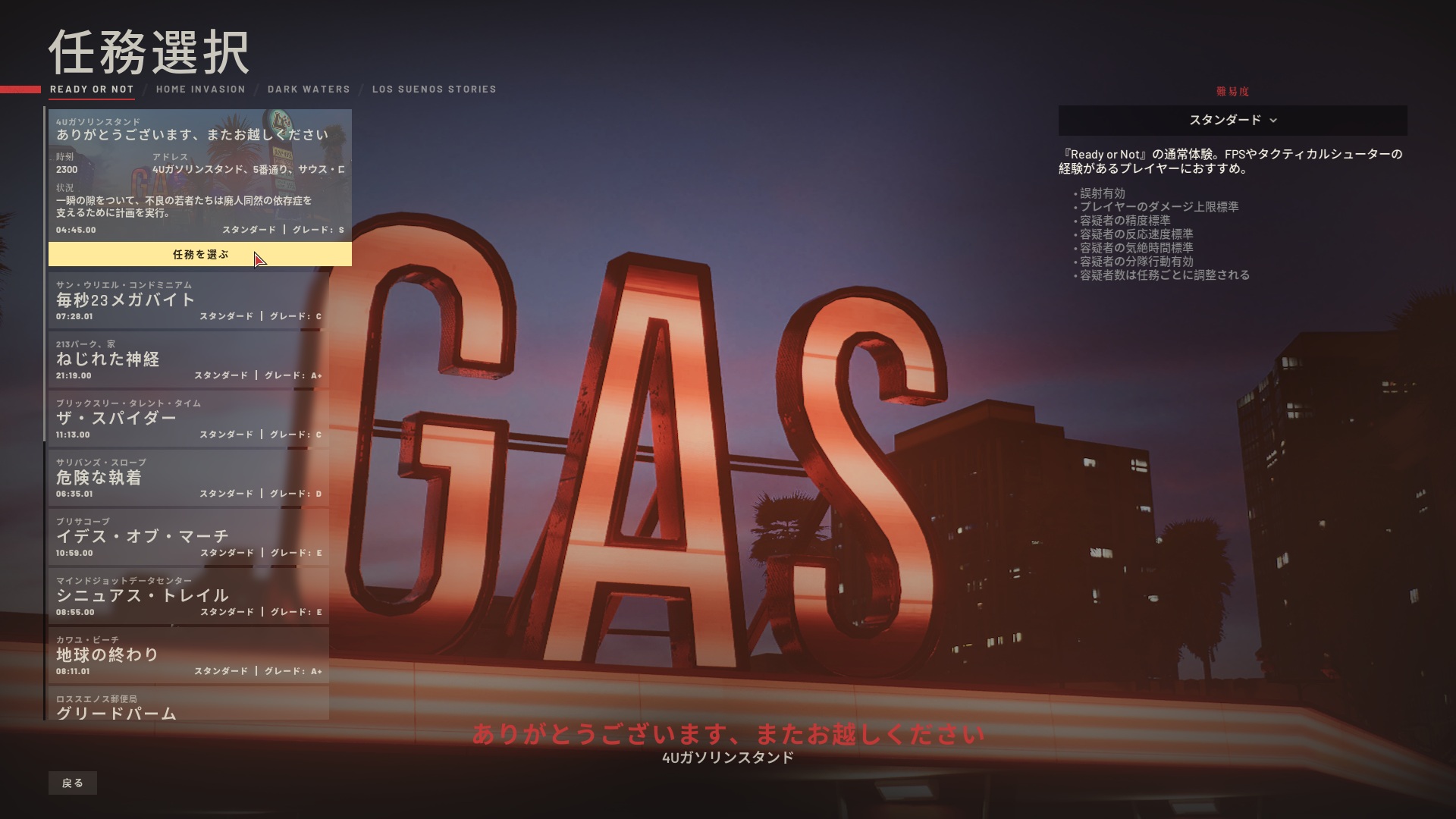Select the イデス・オブ・マーチ mission

pyautogui.click(x=189, y=537)
